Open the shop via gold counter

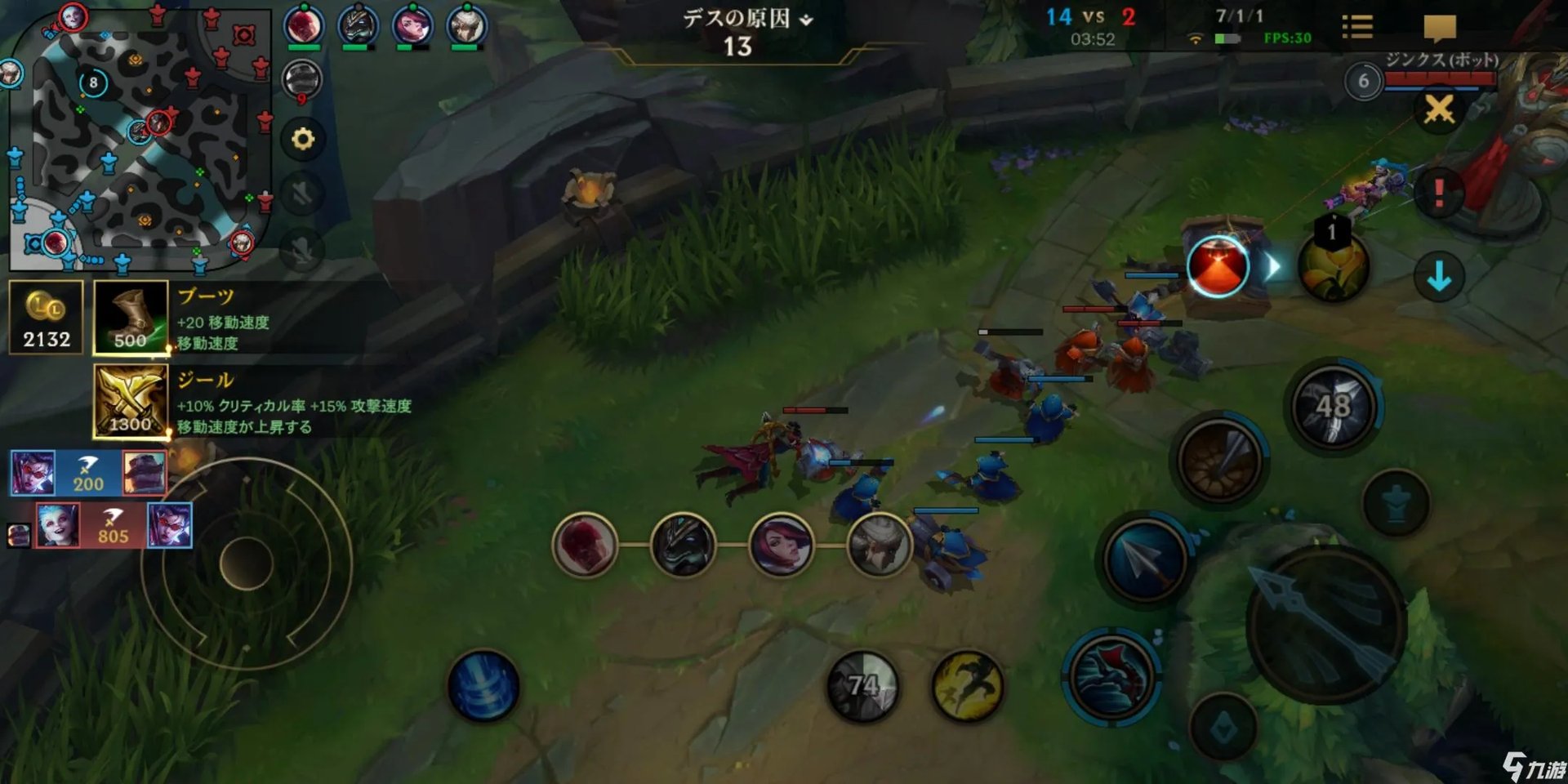[x=46, y=317]
